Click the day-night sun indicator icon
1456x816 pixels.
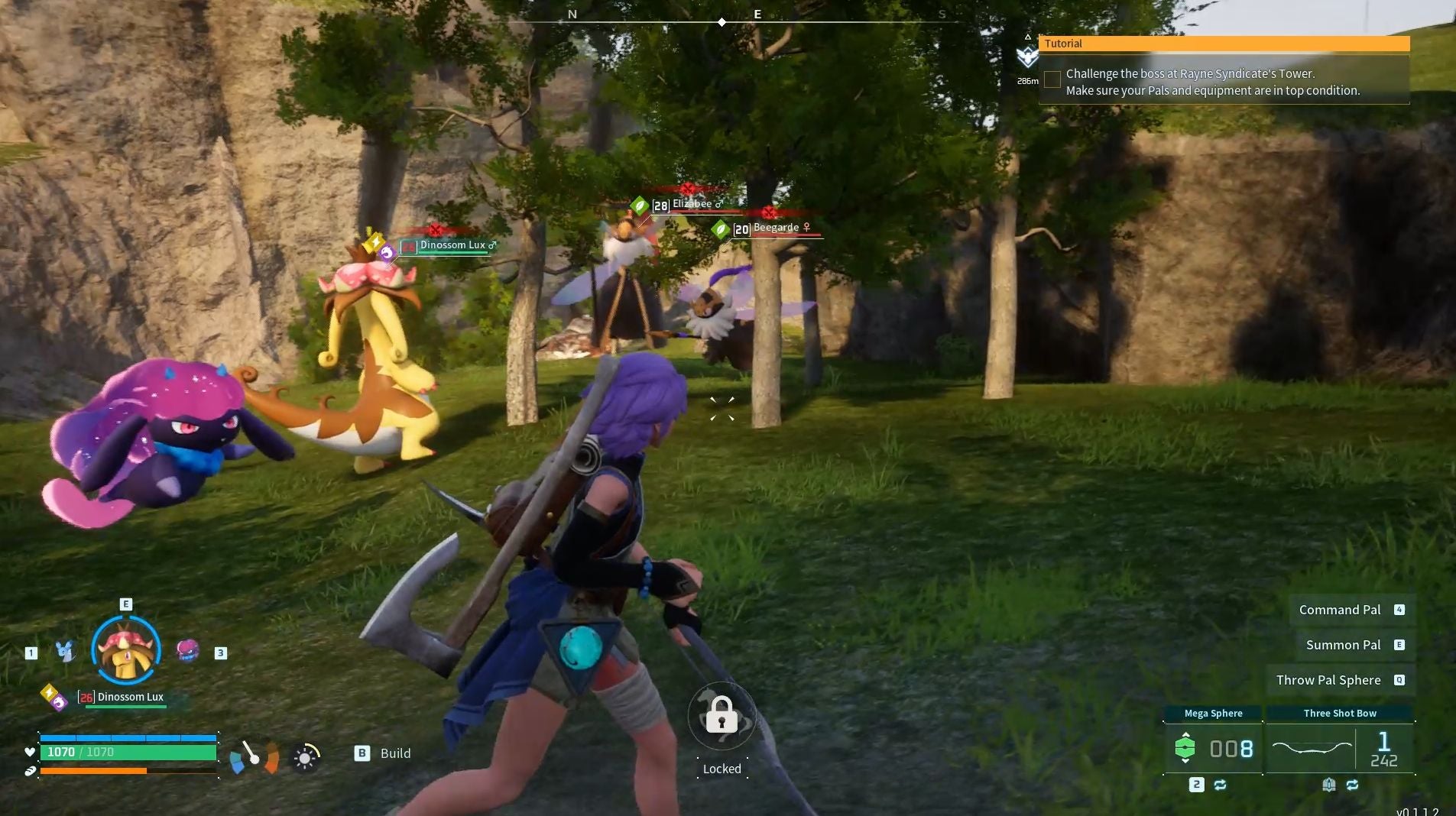[x=306, y=759]
